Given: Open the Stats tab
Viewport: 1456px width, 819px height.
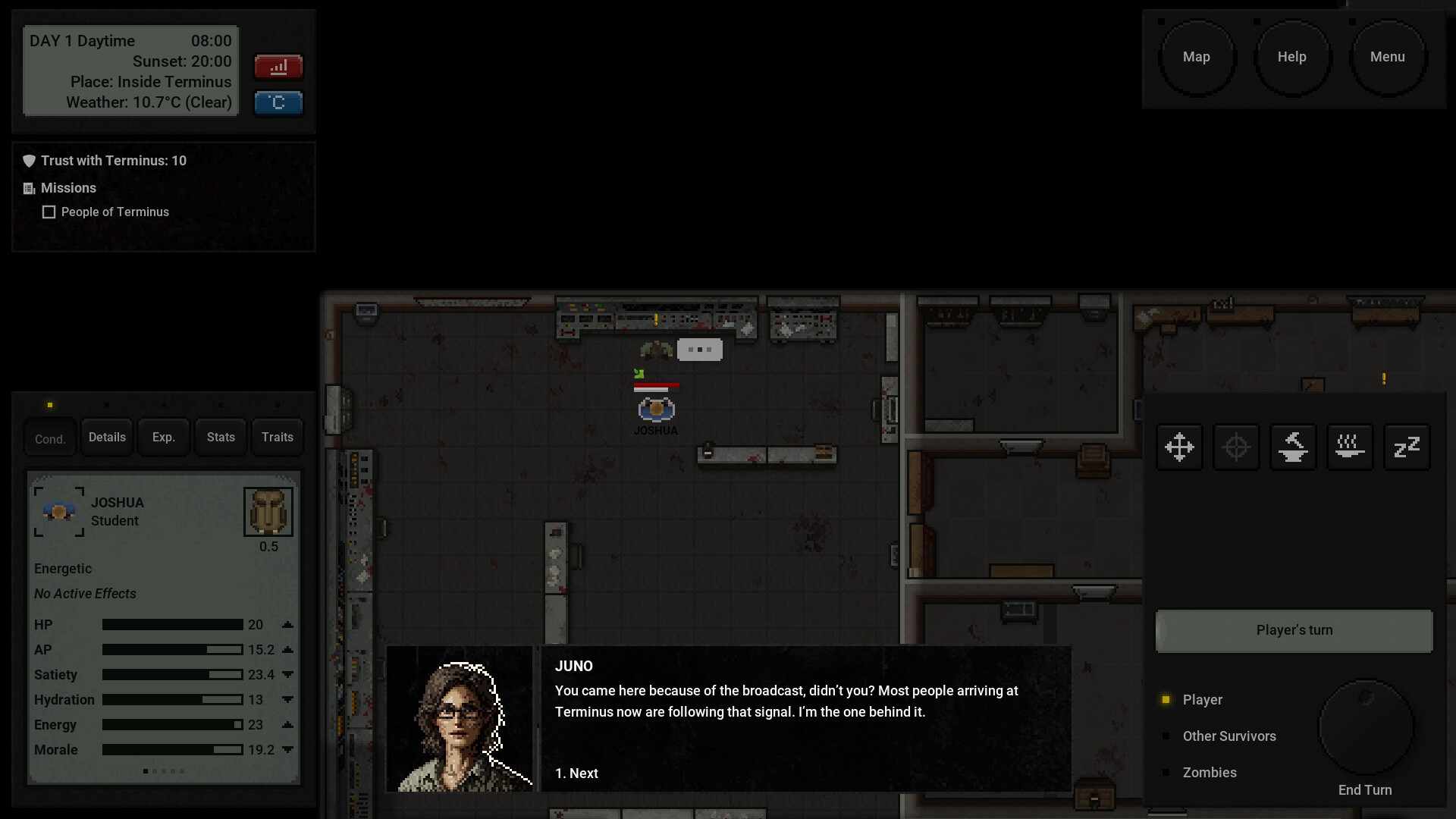Looking at the screenshot, I should click(220, 437).
